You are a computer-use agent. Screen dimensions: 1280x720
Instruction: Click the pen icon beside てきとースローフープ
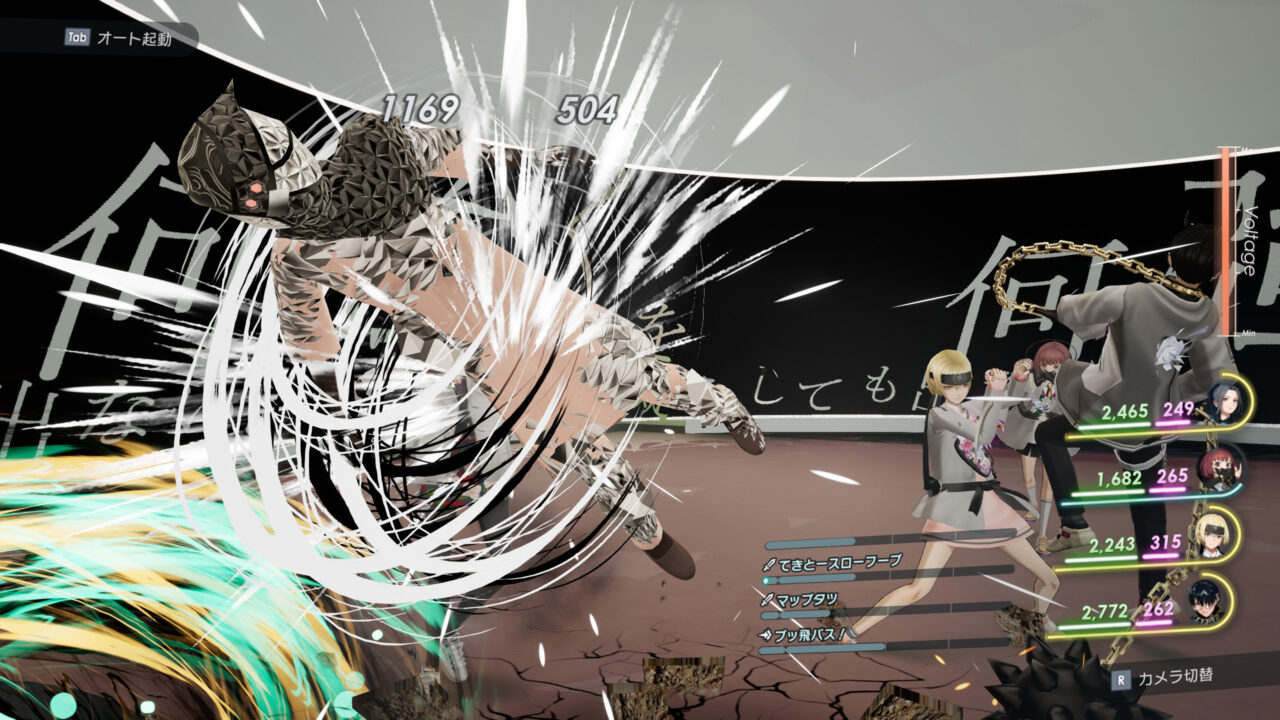tap(769, 563)
